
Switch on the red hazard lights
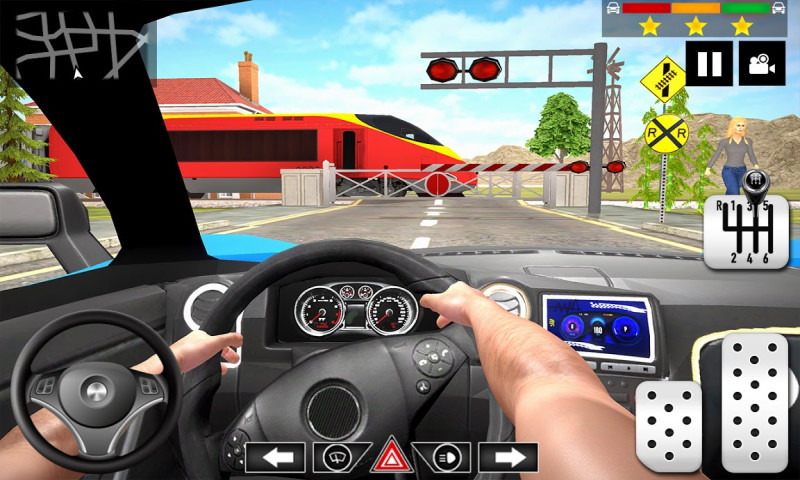click(391, 456)
